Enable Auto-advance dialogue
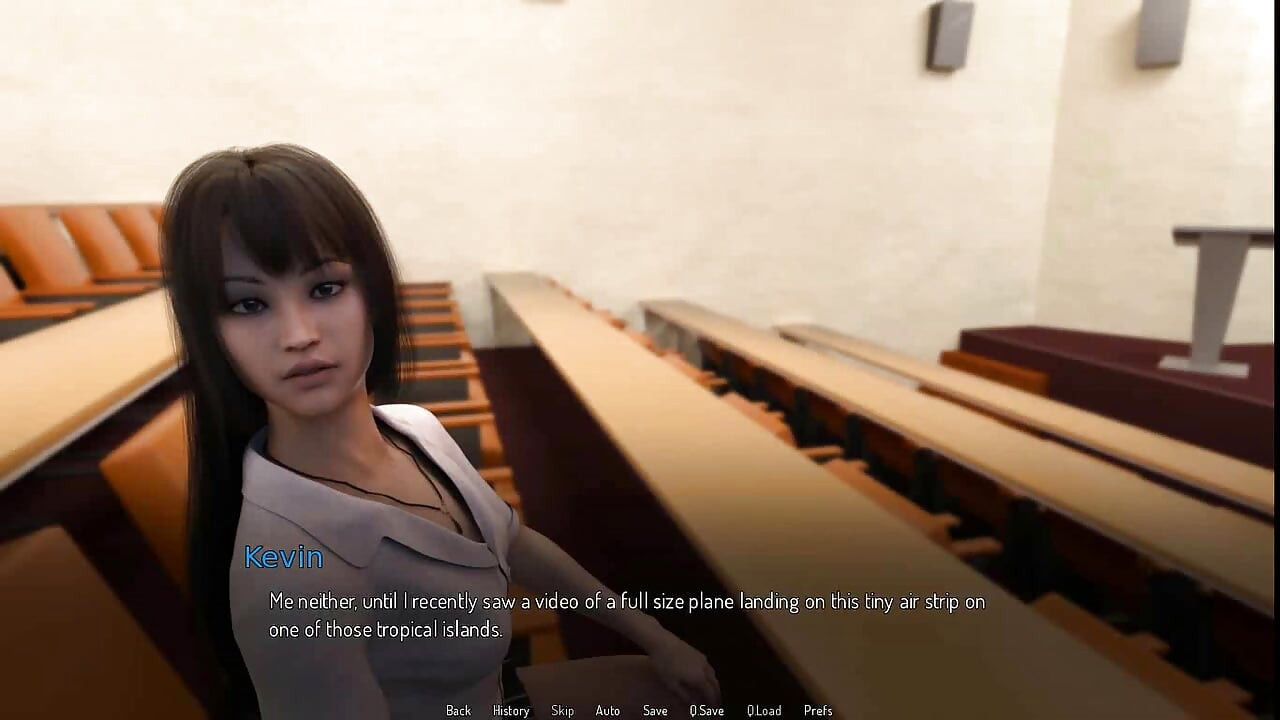Viewport: 1280px width, 720px height. [607, 710]
